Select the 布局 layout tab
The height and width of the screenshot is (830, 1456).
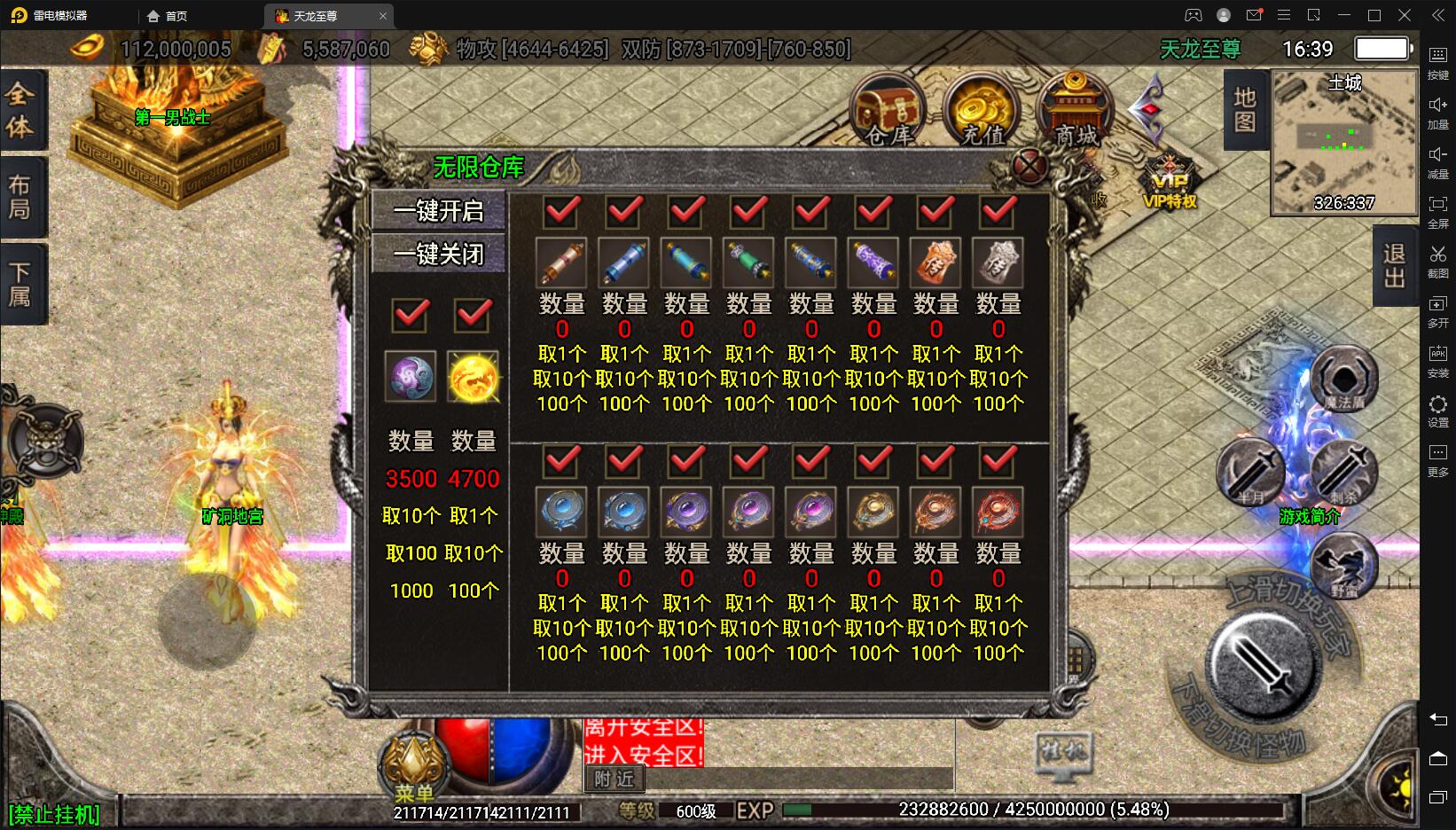21,197
